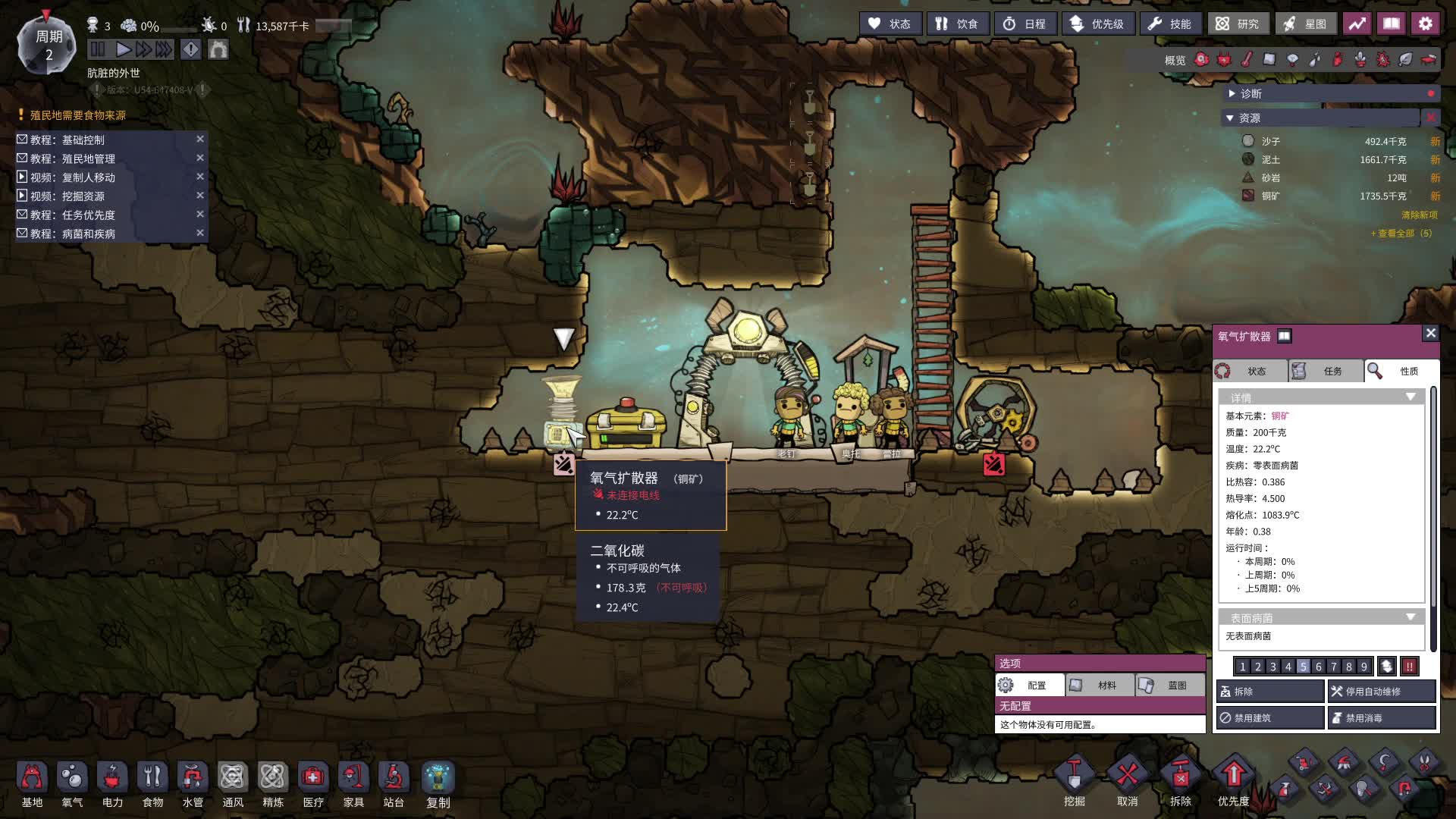Open the 日程 schedule menu
This screenshot has height=819, width=1456.
pos(1025,24)
